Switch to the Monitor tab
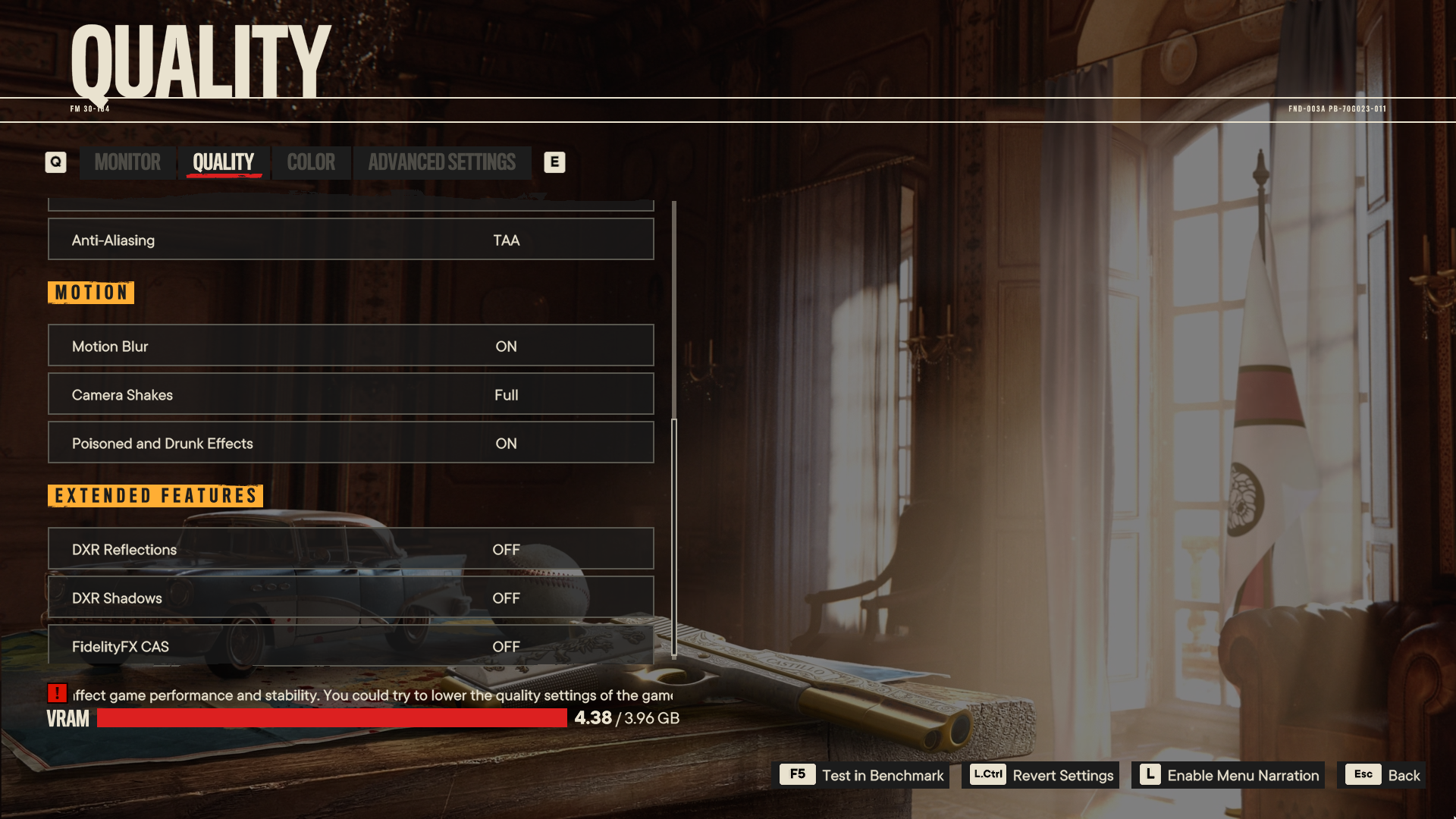 coord(127,162)
